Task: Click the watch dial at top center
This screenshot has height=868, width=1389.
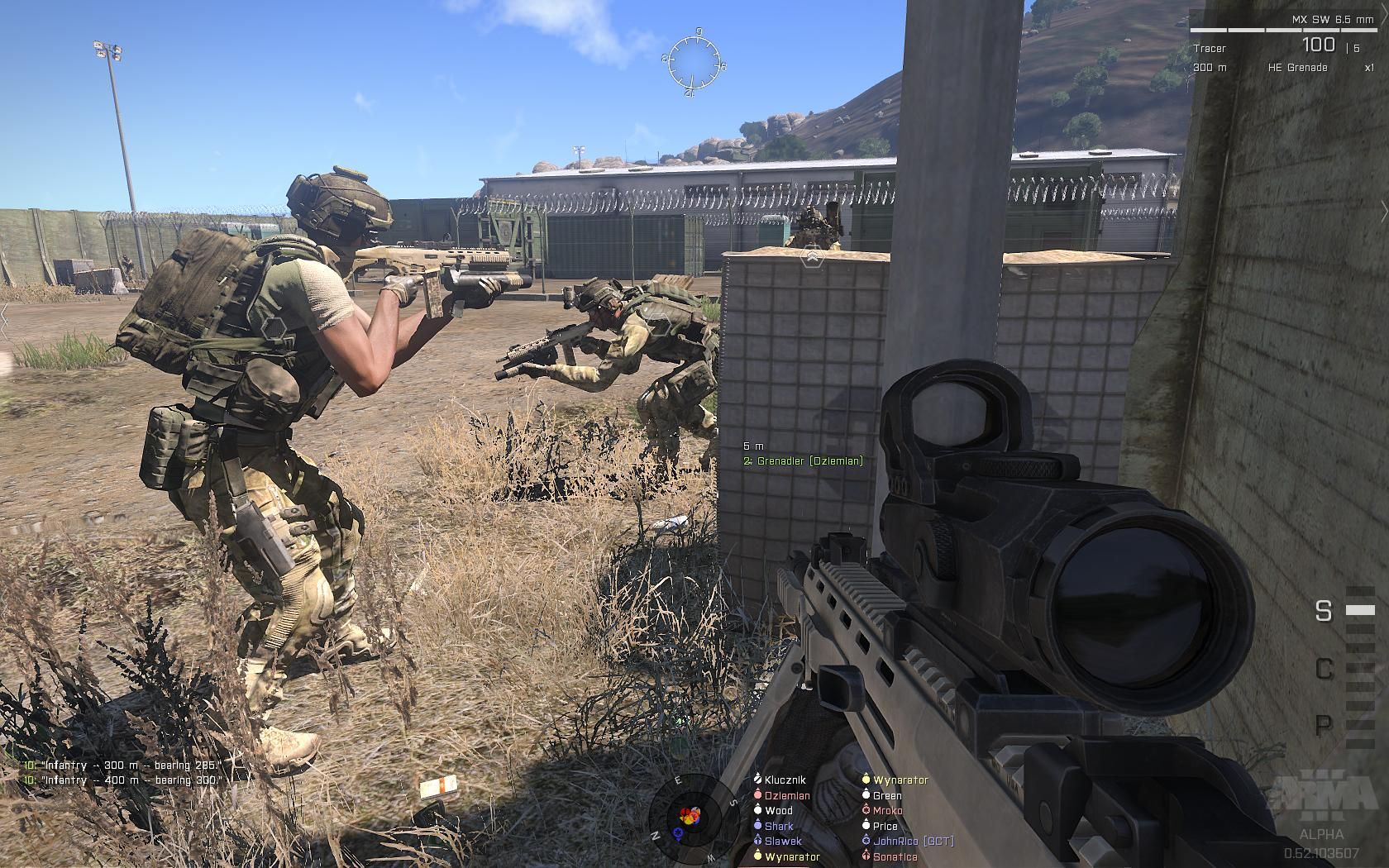Action: click(x=695, y=61)
